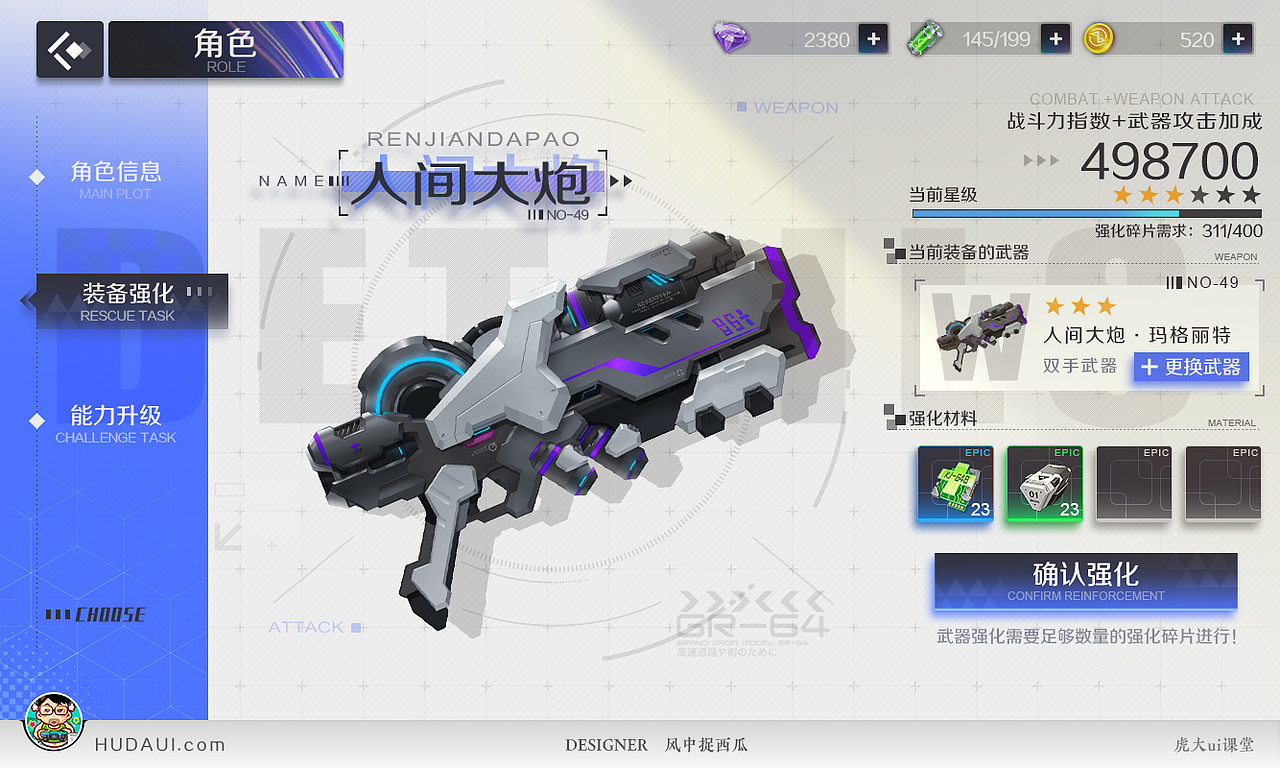Expand the arrows next to 人间大炮 name
The height and width of the screenshot is (768, 1280).
[623, 181]
